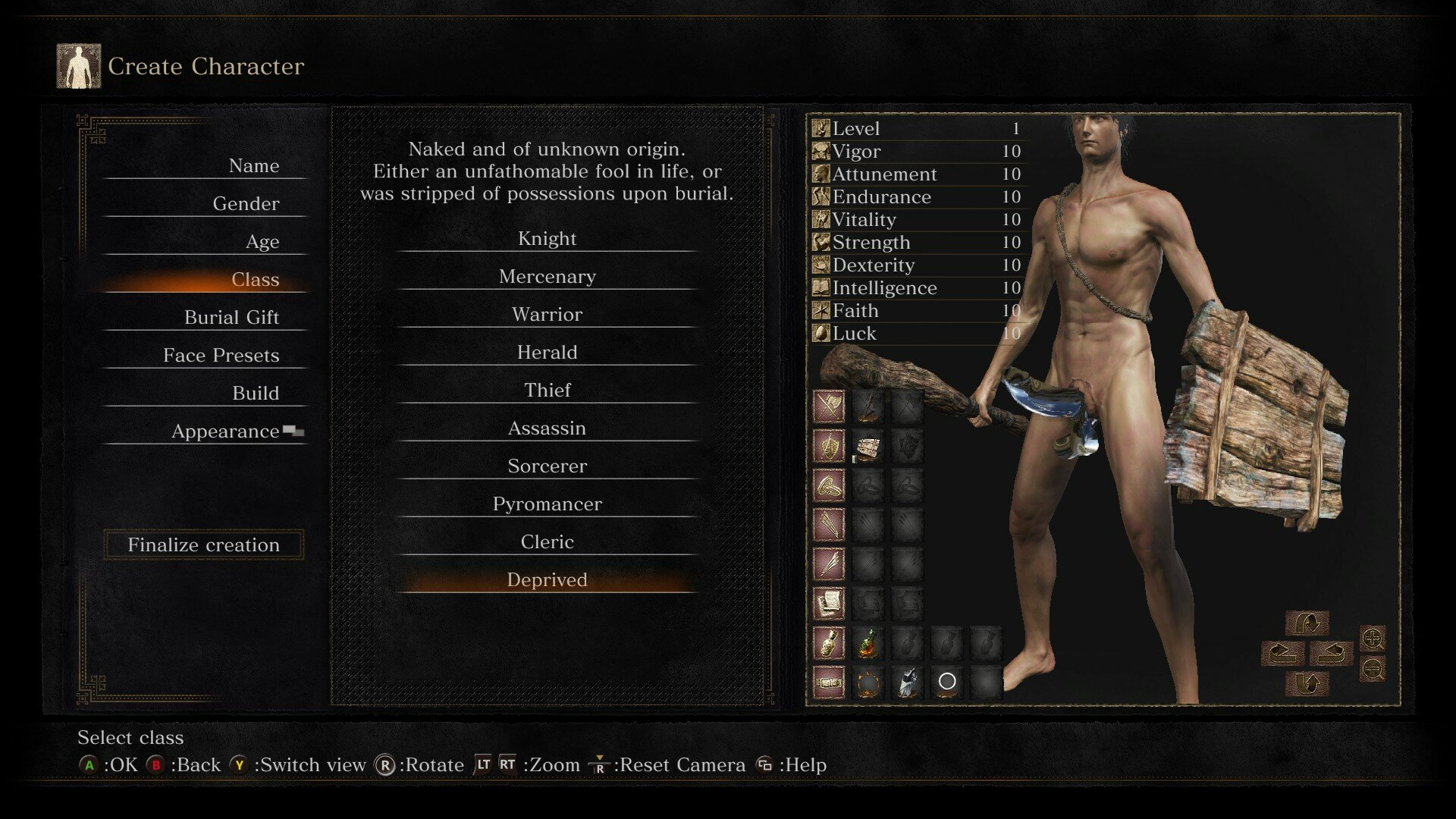This screenshot has width=1456, height=819.
Task: Select the Warrior class
Action: pyautogui.click(x=547, y=315)
